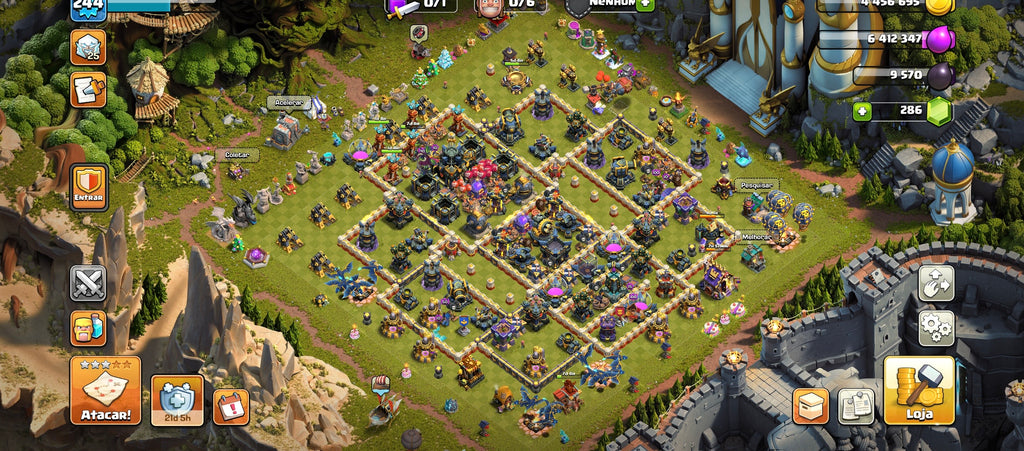Image resolution: width=1024 pixels, height=451 pixels.
Task: Tap the Coletar label on the base
Action: point(237,155)
